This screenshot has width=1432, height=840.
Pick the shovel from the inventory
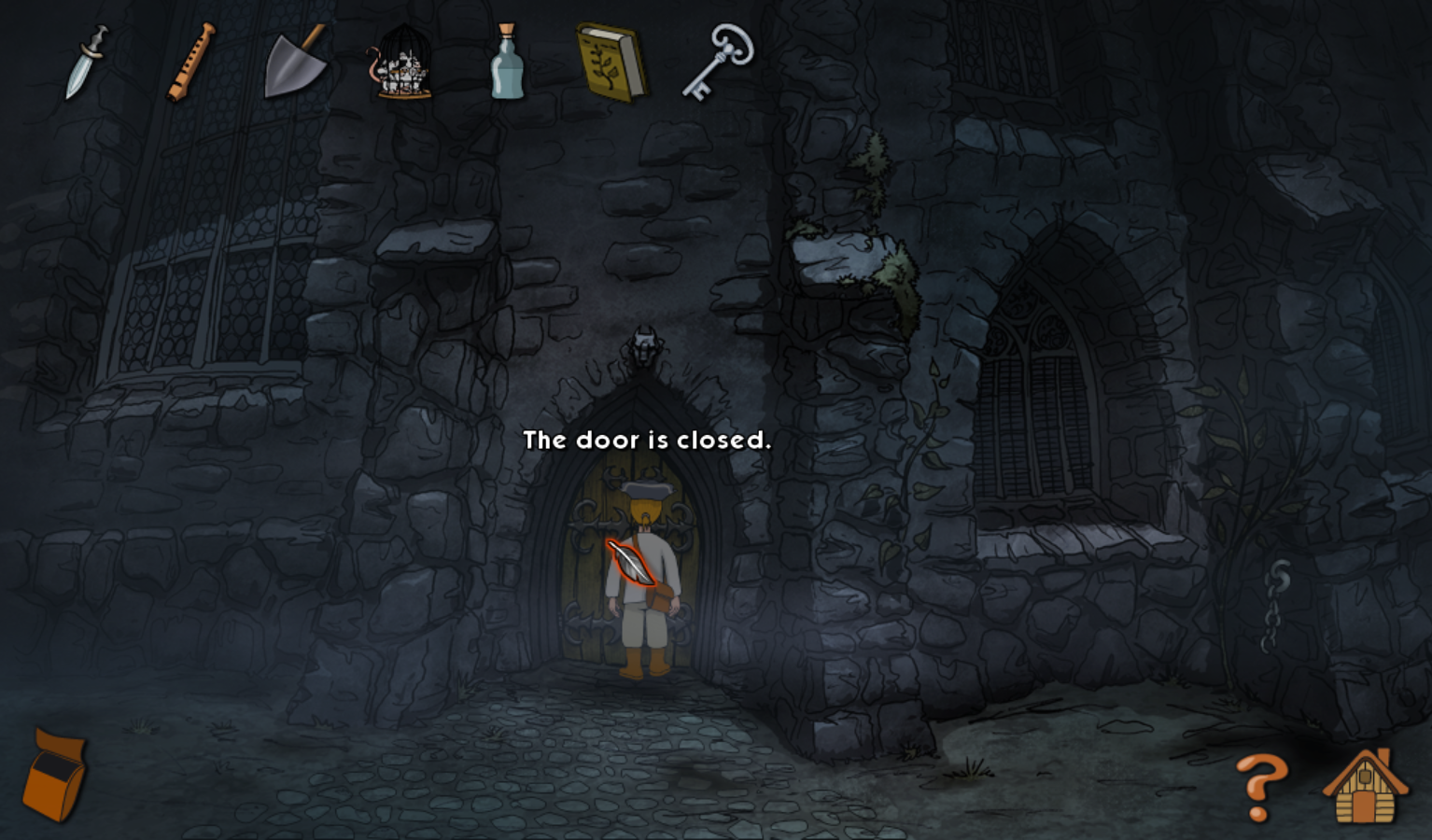click(294, 61)
